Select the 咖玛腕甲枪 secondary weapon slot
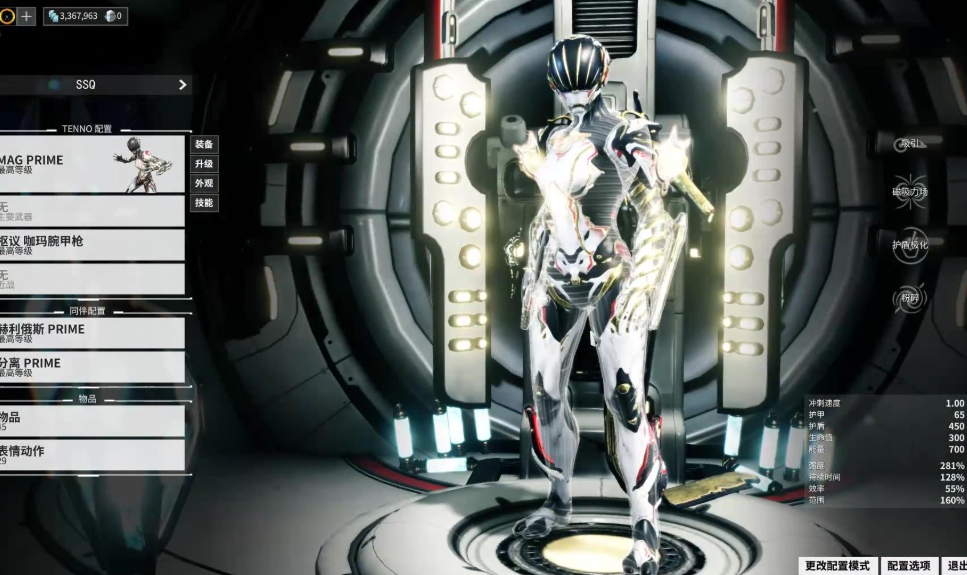 point(92,245)
